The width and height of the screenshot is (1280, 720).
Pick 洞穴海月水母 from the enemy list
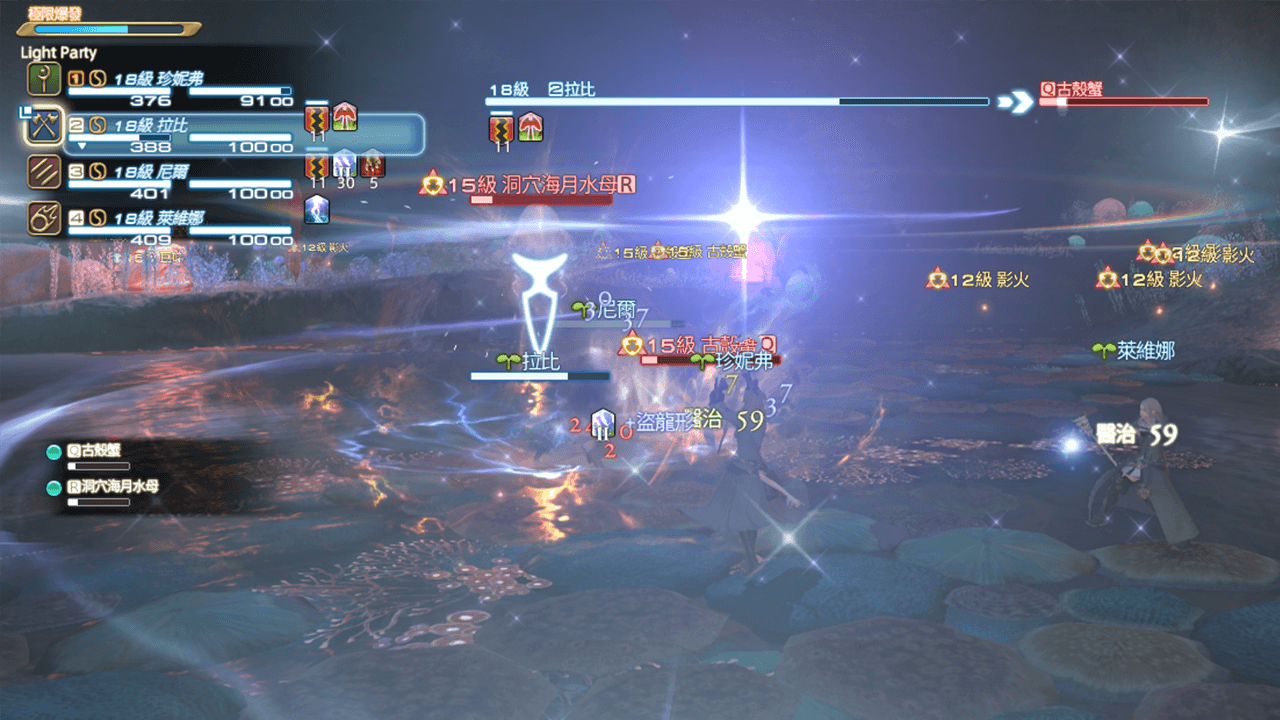click(110, 487)
